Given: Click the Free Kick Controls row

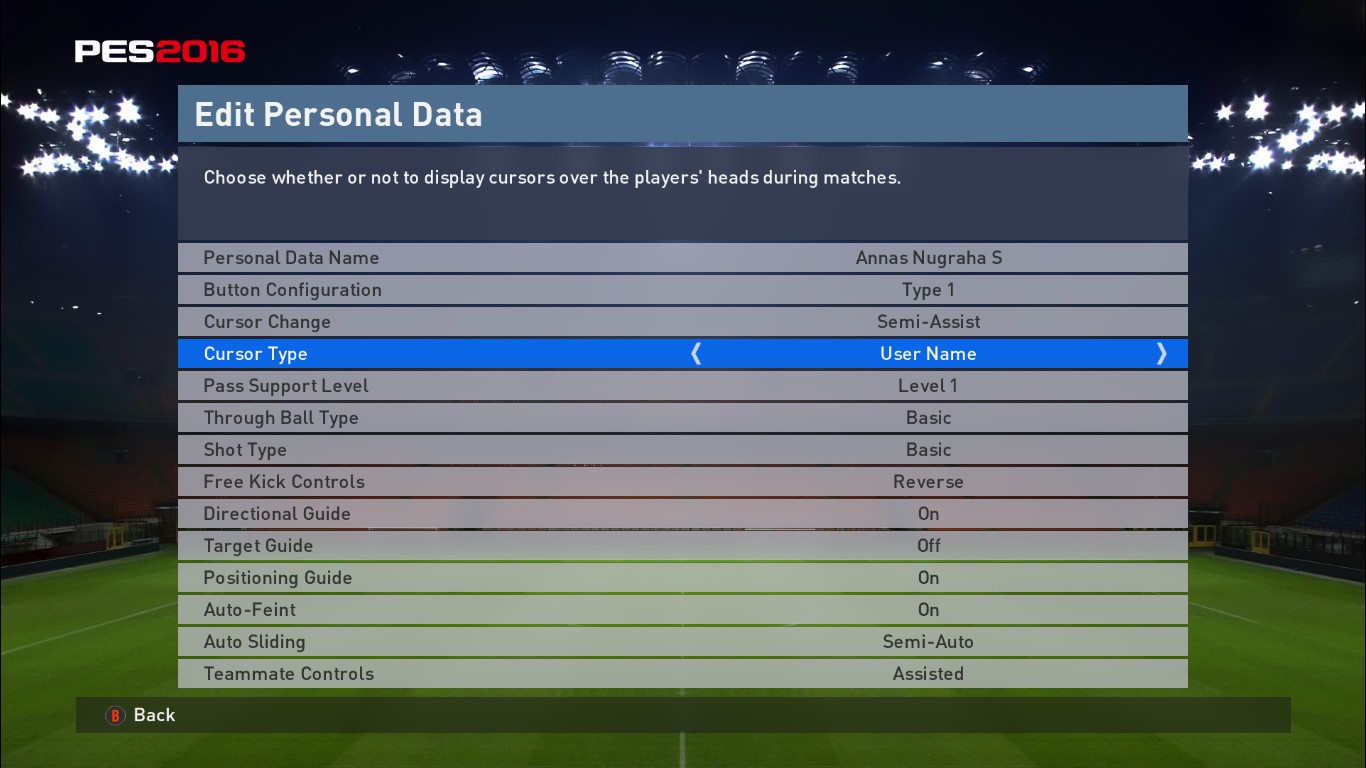Looking at the screenshot, I should point(683,481).
